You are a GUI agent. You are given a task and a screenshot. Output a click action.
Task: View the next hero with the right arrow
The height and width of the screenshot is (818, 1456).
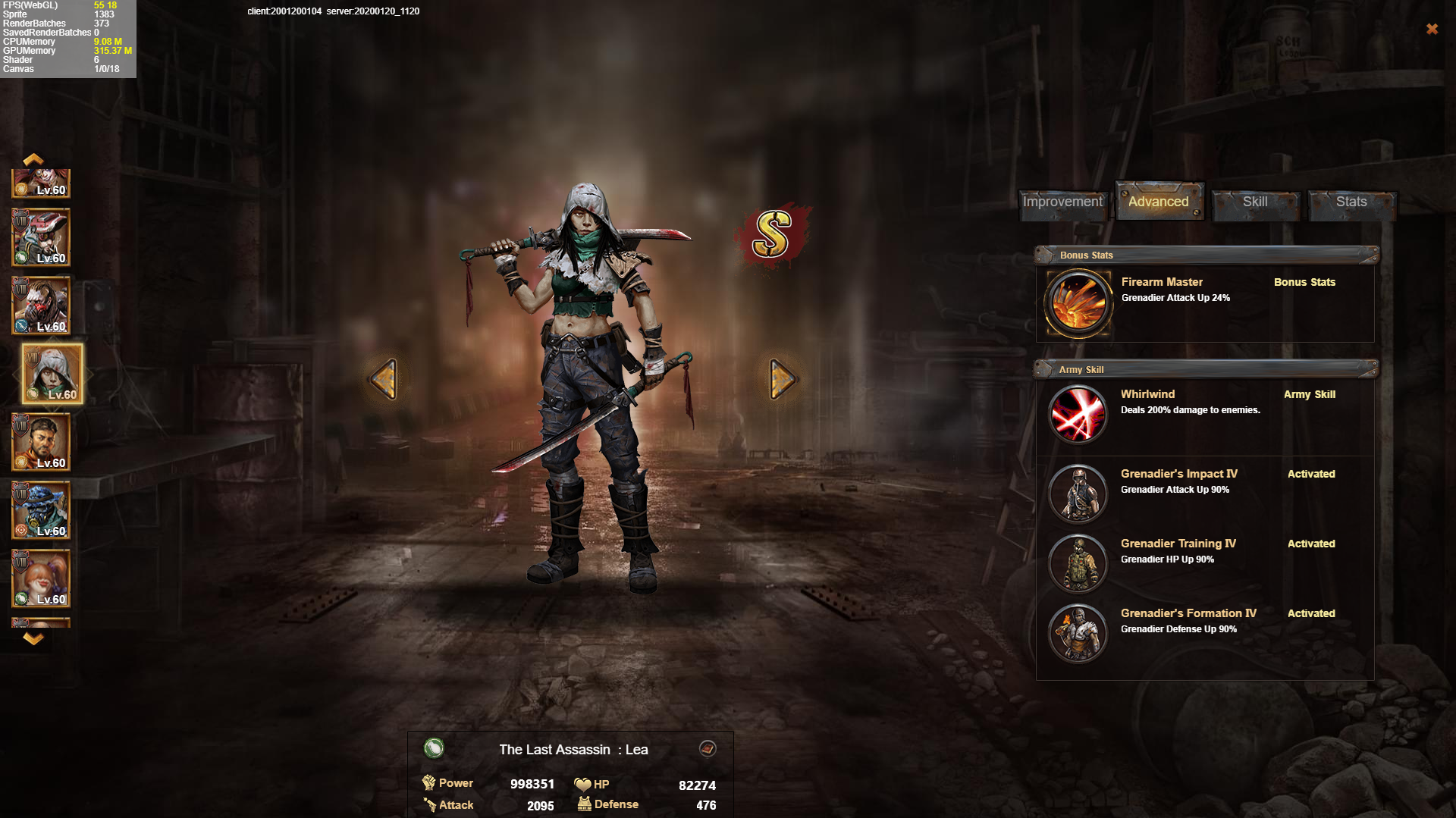782,378
